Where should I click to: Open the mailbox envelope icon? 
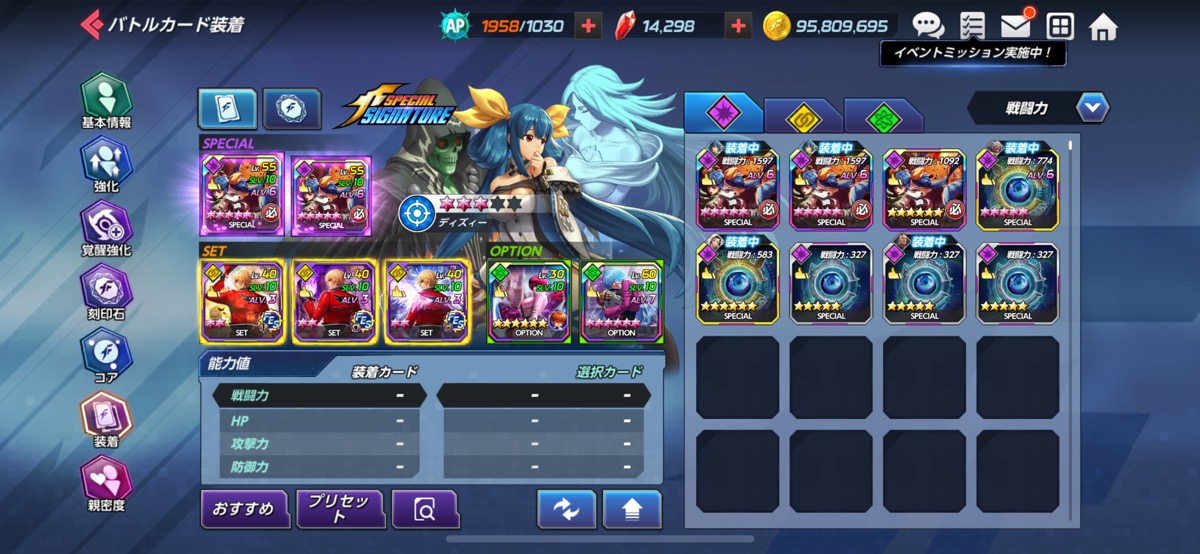pos(1016,26)
